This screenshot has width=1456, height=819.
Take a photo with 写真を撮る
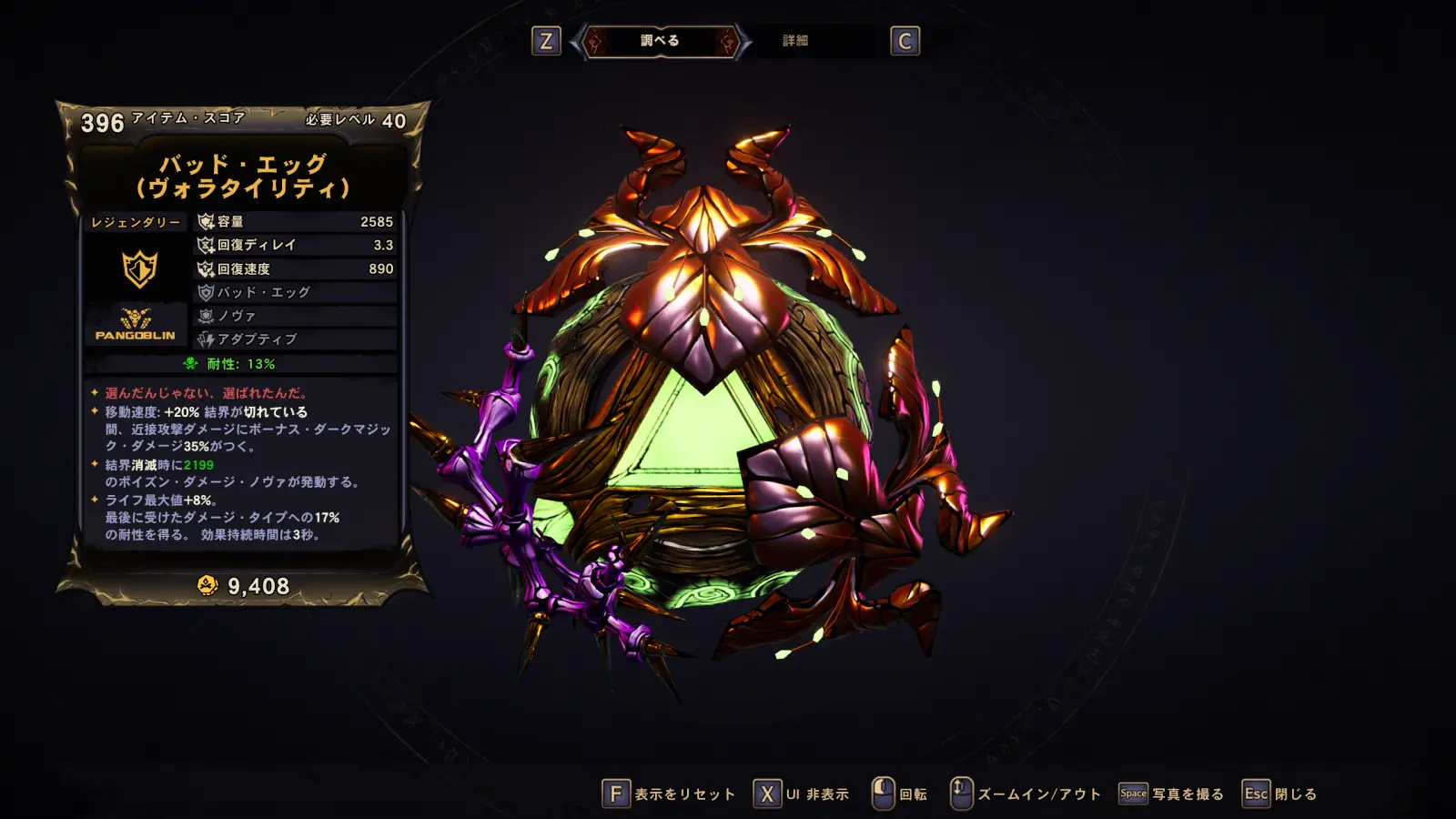[x=1172, y=794]
